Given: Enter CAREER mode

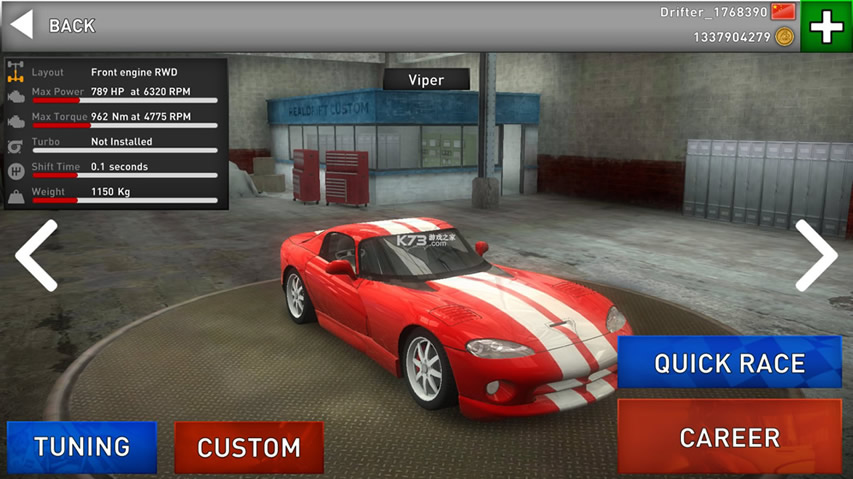Looking at the screenshot, I should pos(729,437).
